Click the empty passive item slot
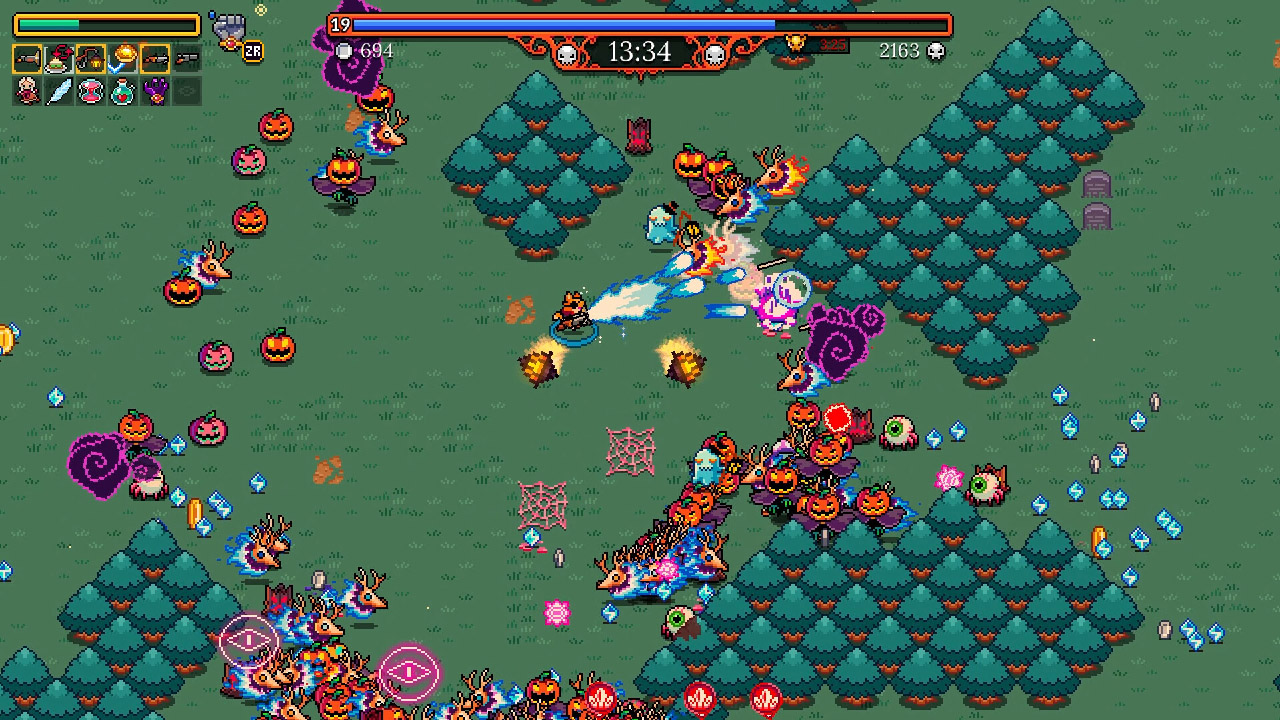1280x720 pixels. tap(187, 91)
